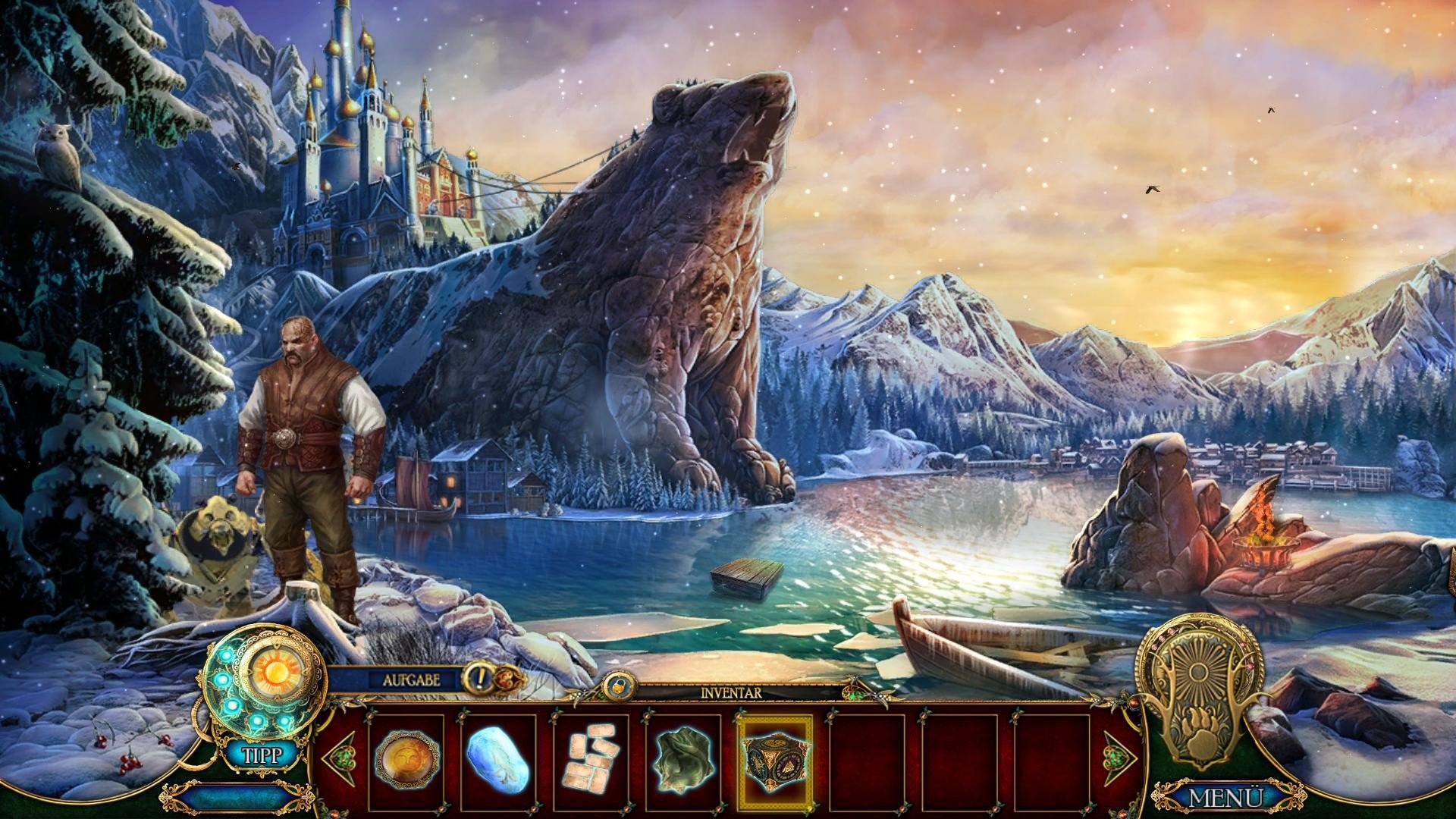Show next items with right inventory arrow
The height and width of the screenshot is (819, 1456).
(1118, 758)
